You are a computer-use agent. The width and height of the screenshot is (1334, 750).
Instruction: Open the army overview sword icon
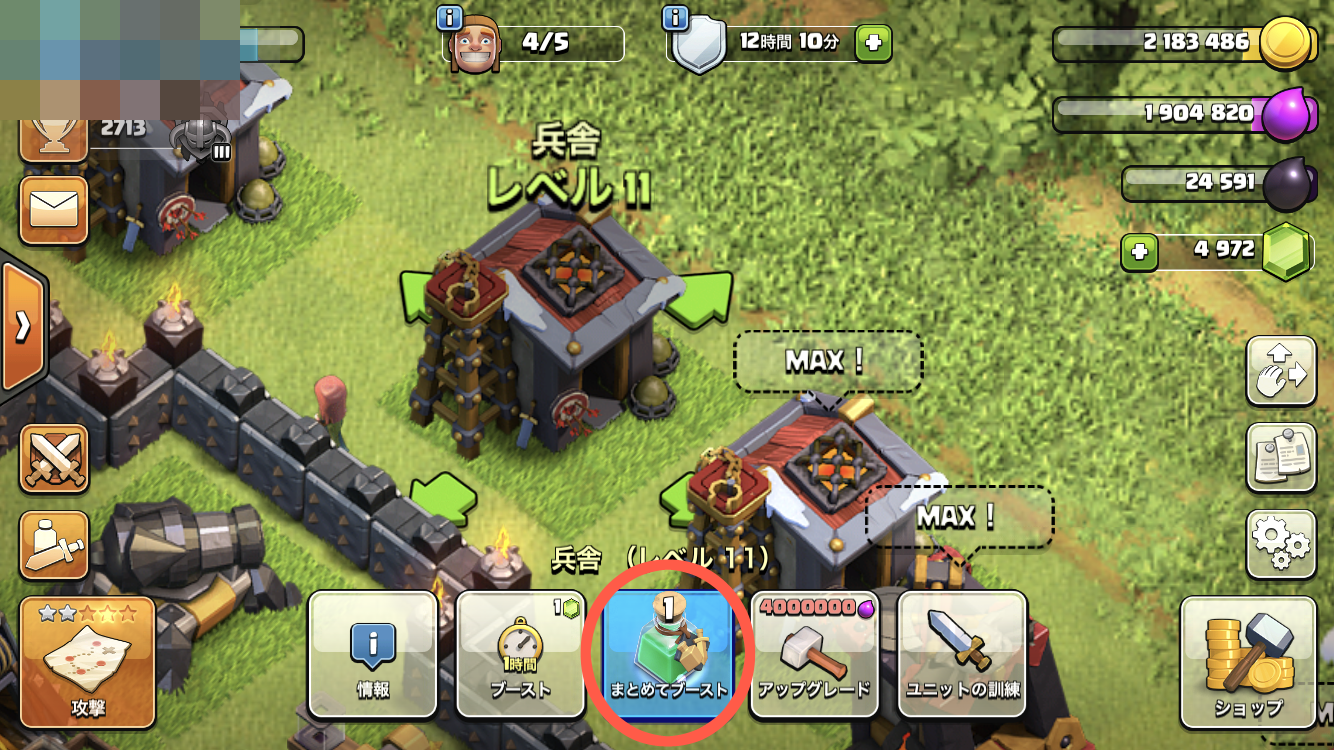(x=54, y=544)
